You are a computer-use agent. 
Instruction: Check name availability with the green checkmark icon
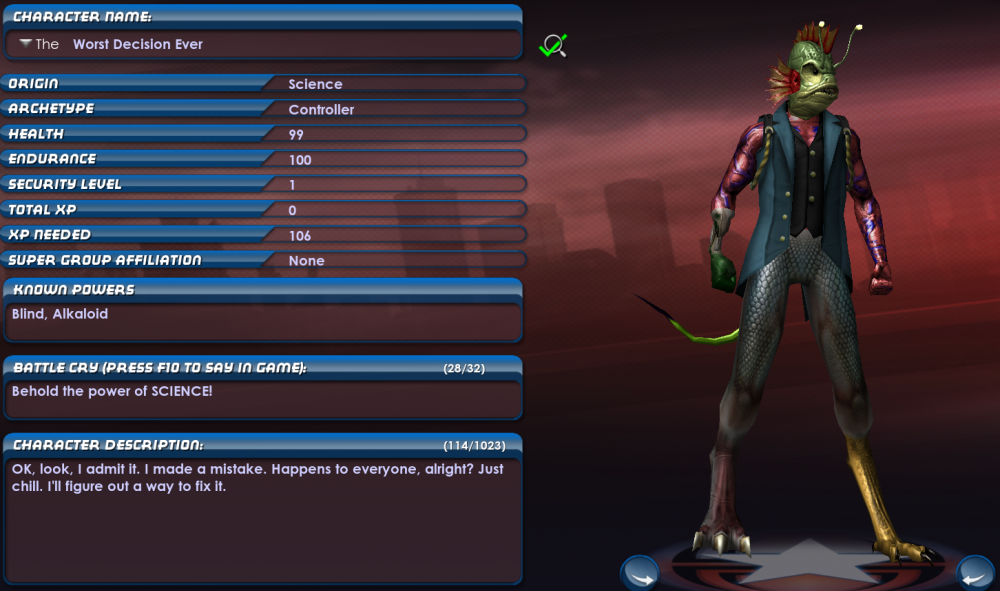point(552,45)
